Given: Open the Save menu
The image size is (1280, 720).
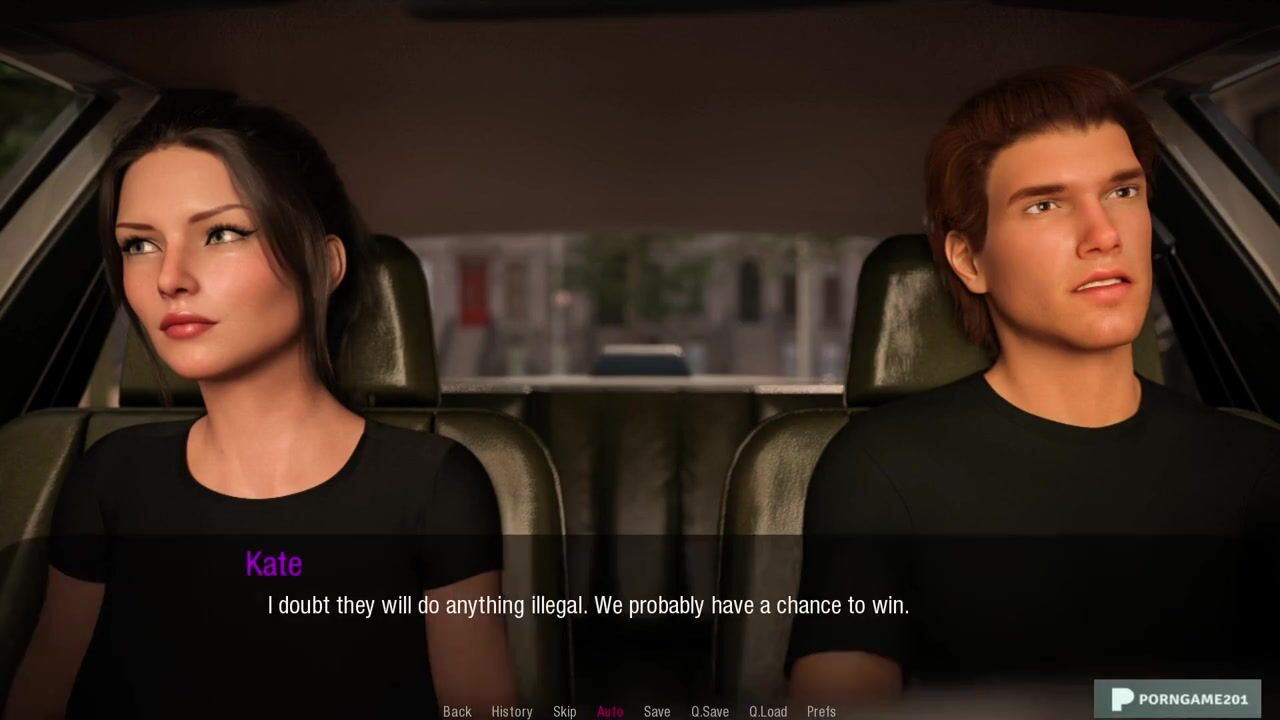Looking at the screenshot, I should pos(657,711).
